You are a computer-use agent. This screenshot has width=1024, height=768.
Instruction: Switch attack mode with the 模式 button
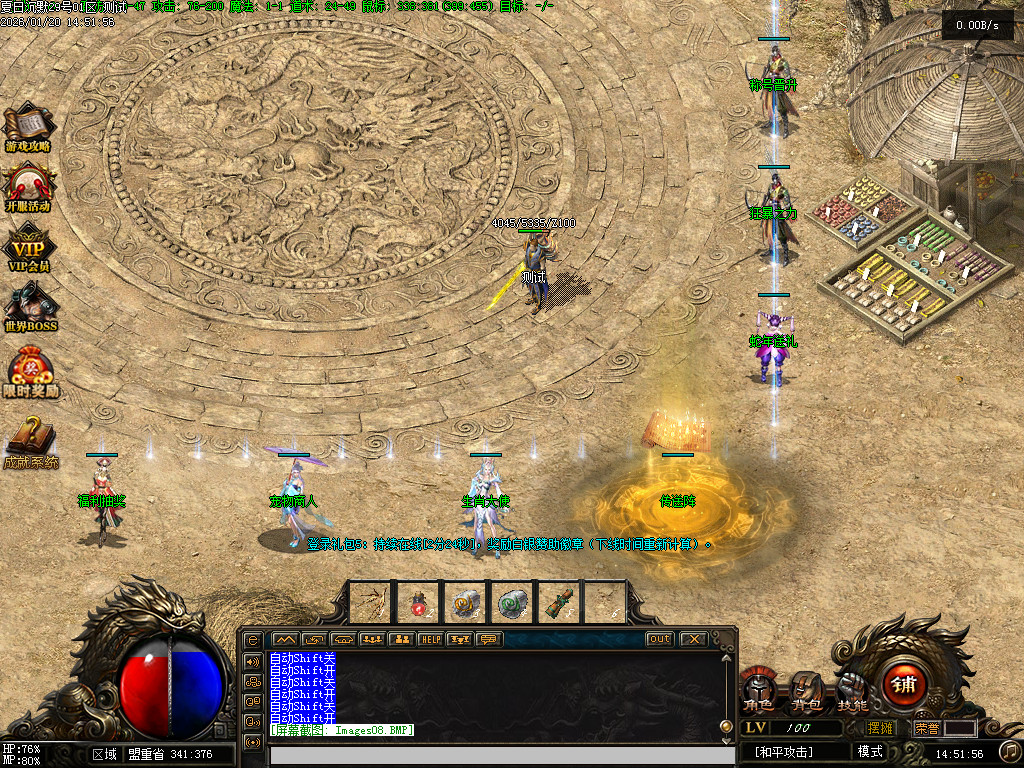coord(870,752)
